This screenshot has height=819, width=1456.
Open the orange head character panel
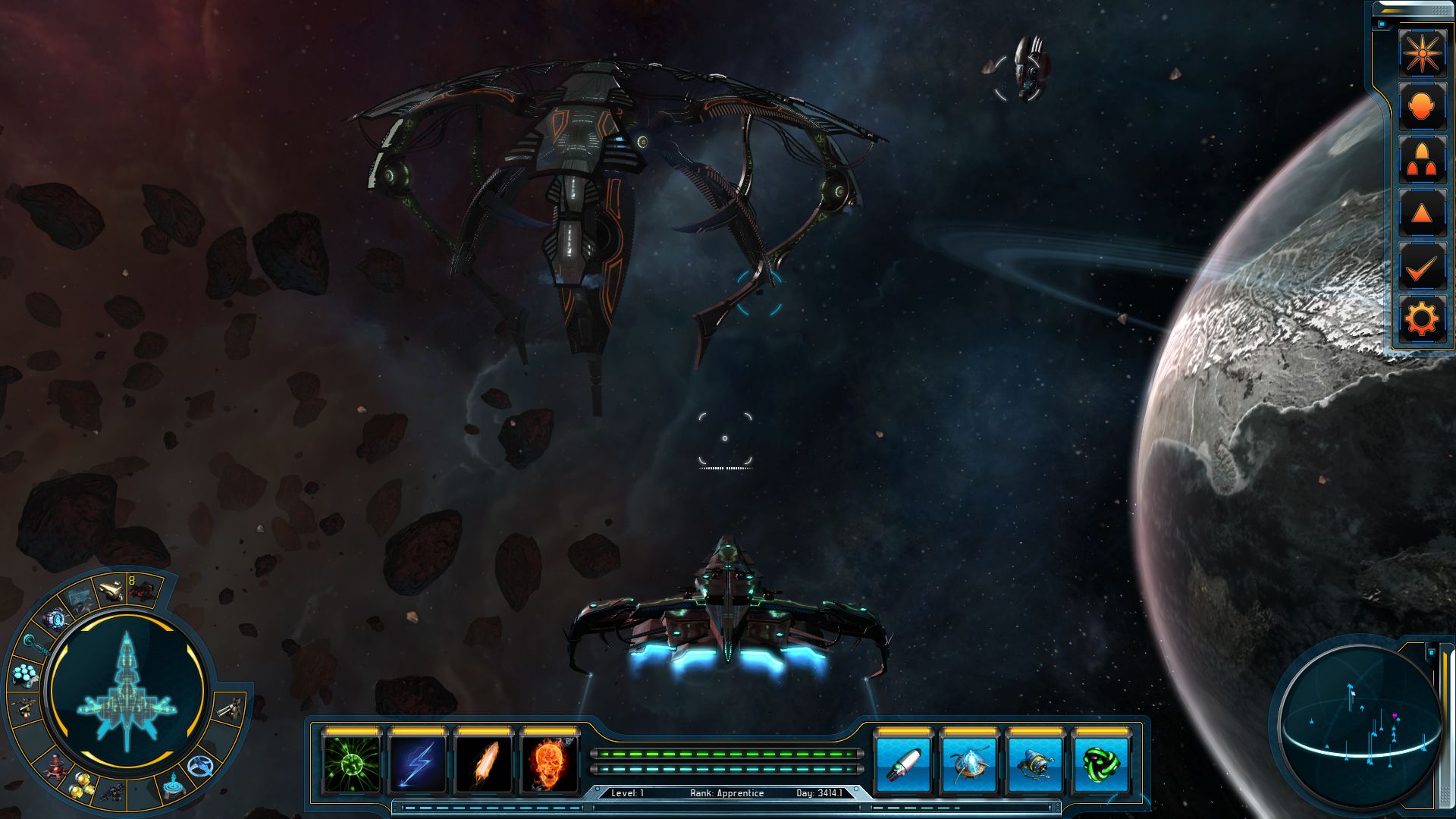point(1421,107)
